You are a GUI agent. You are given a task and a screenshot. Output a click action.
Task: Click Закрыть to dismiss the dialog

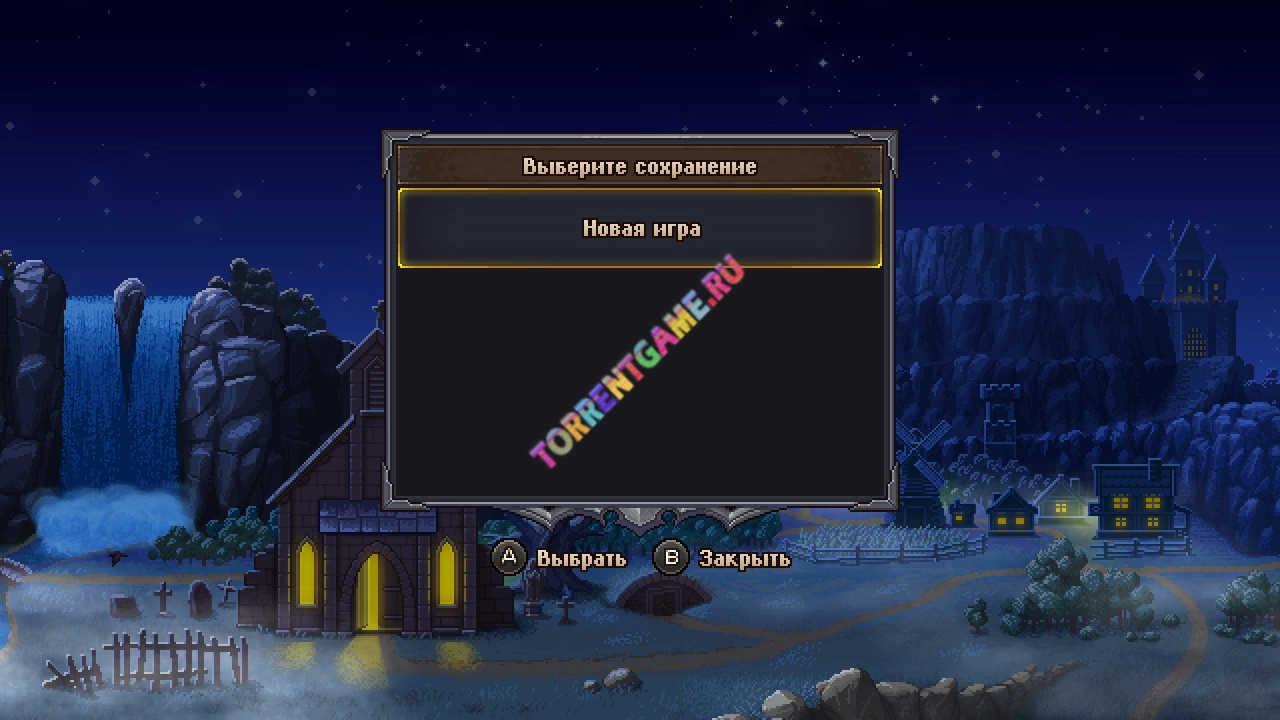point(745,558)
